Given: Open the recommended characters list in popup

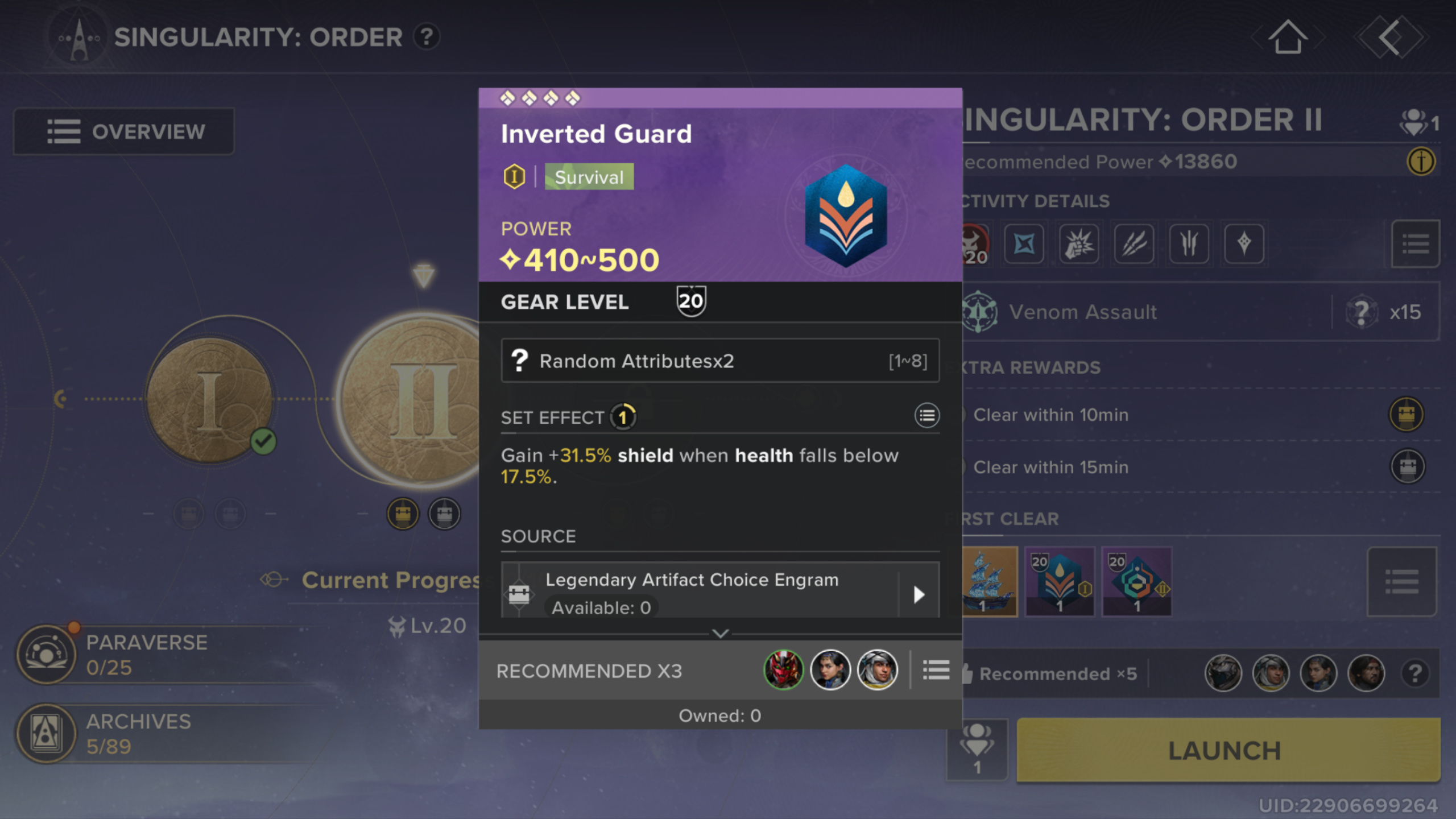Looking at the screenshot, I should coord(936,671).
